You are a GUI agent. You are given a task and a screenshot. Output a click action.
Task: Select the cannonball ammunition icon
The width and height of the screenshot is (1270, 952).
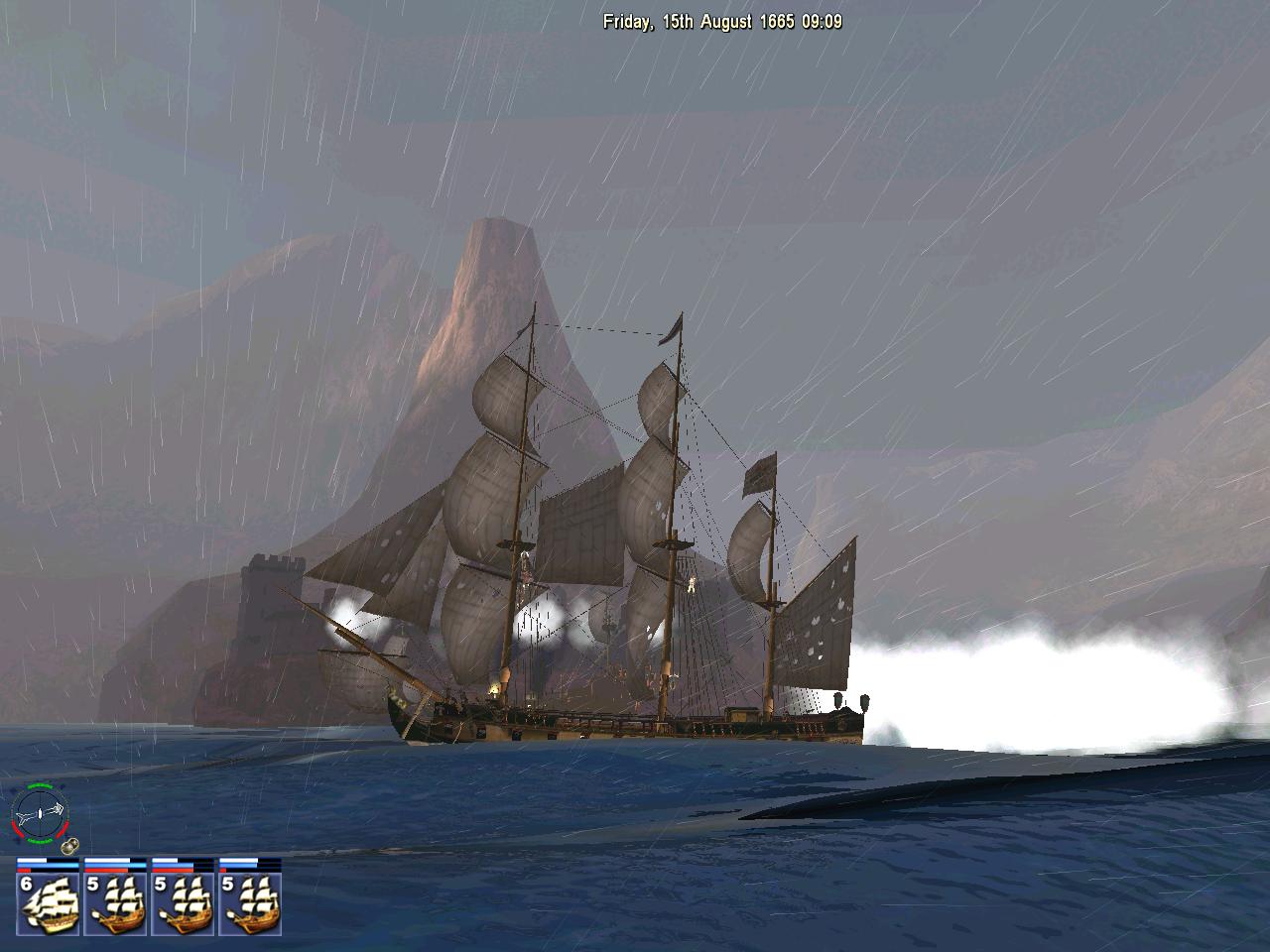69,847
